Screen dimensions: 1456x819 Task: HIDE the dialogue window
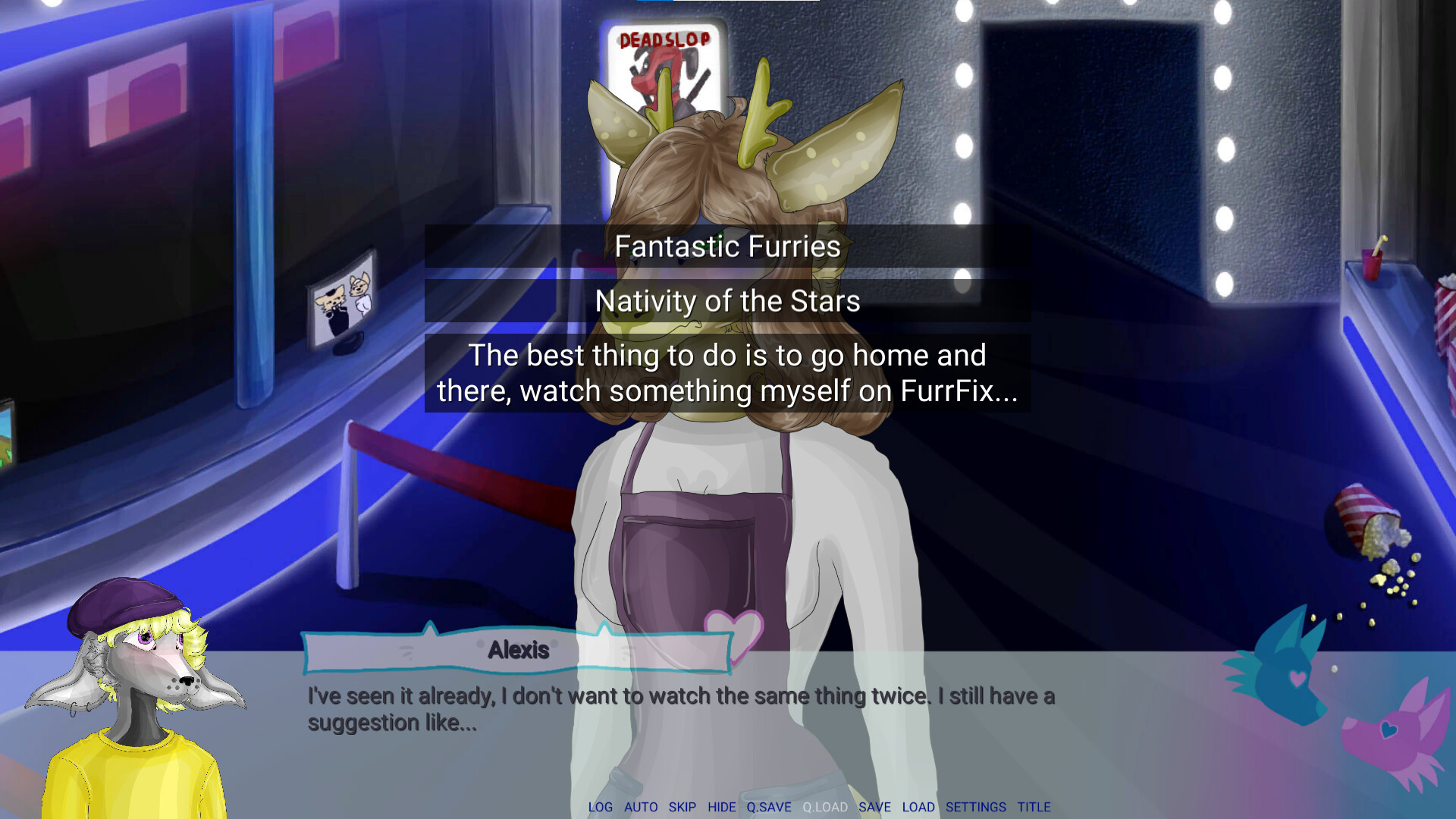tap(721, 807)
